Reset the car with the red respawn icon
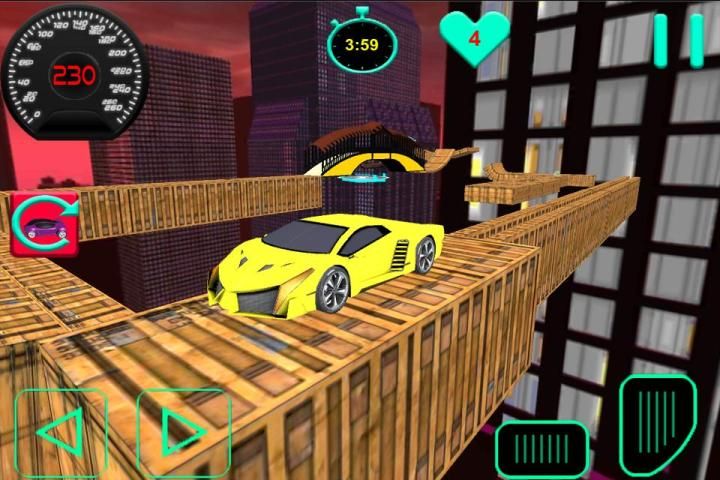The image size is (720, 480). pos(45,222)
